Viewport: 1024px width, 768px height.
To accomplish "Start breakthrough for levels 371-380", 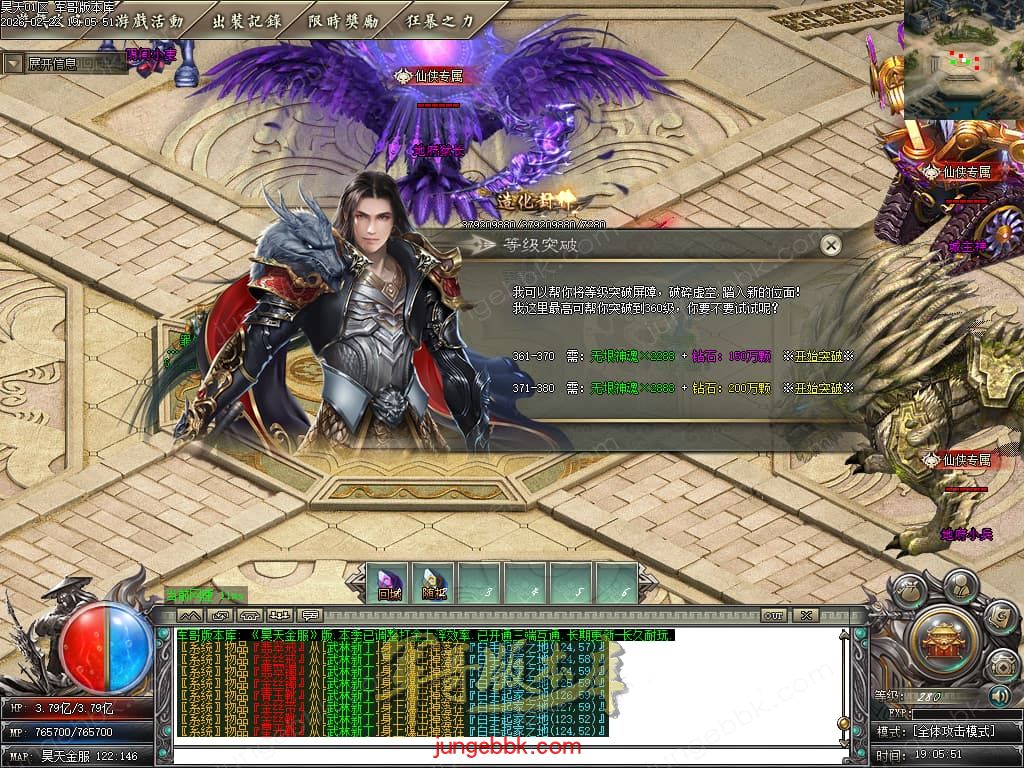I will pyautogui.click(x=819, y=387).
